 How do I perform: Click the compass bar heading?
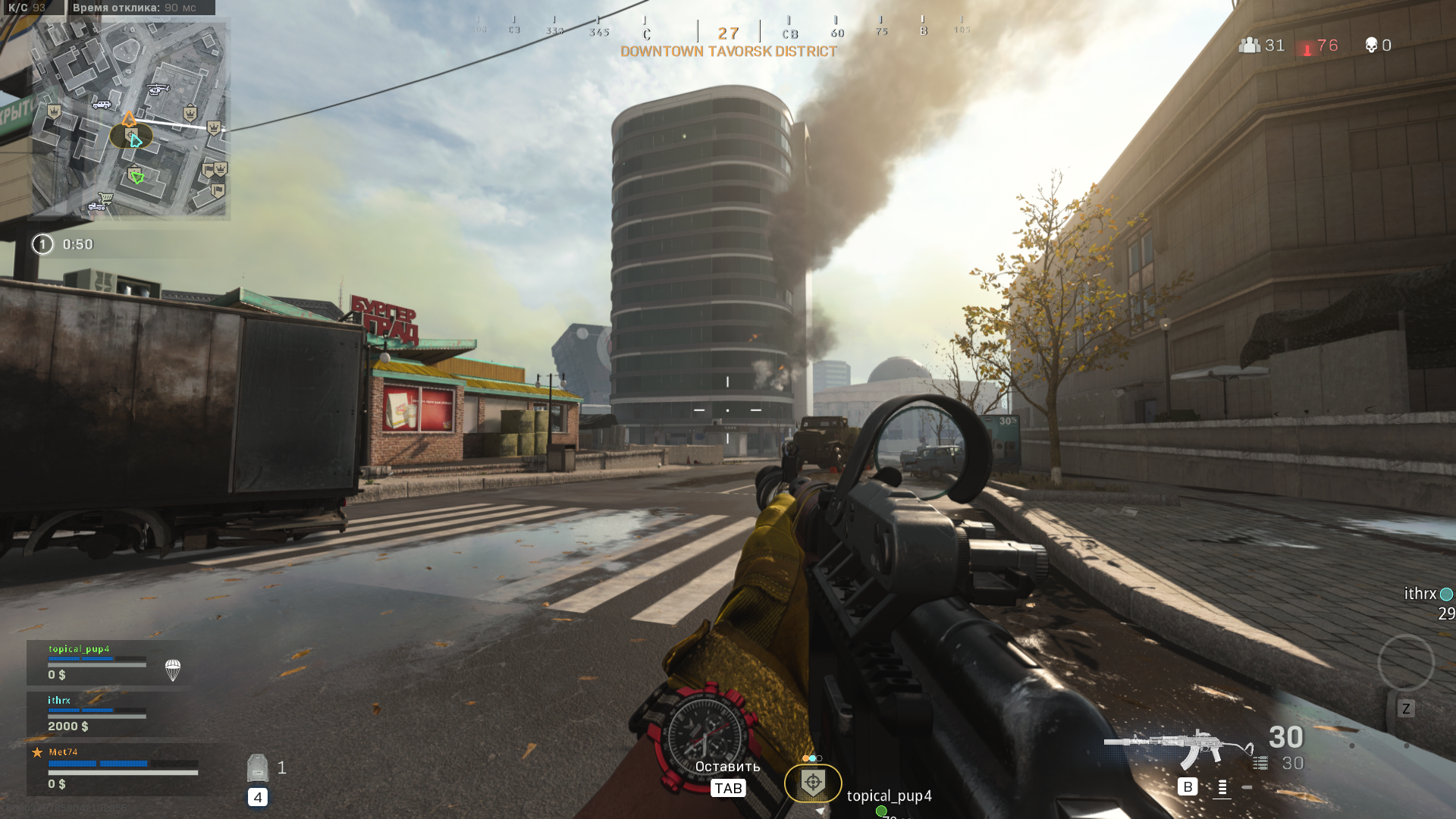click(x=728, y=33)
